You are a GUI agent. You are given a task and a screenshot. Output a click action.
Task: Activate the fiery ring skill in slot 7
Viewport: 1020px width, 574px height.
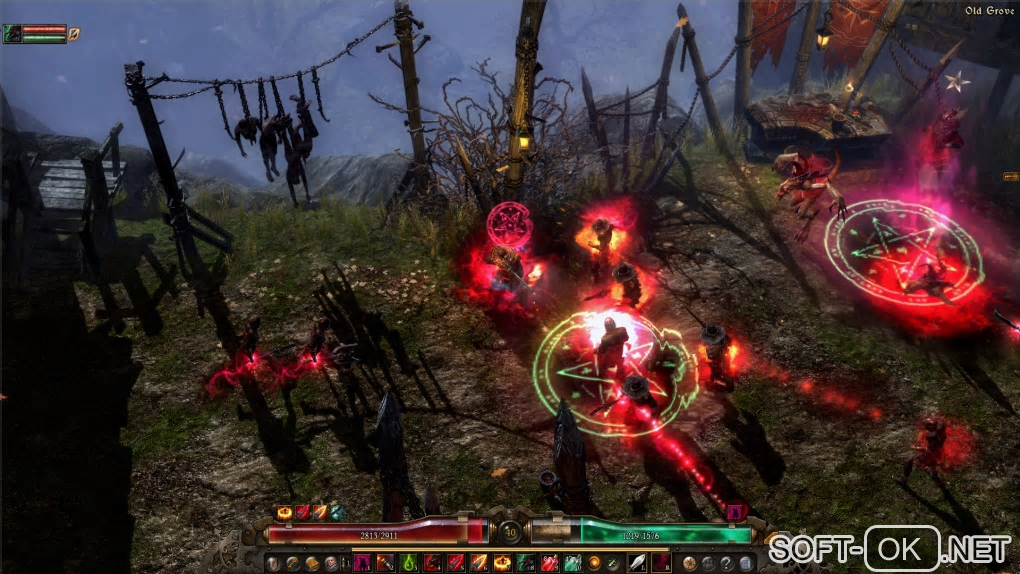pyautogui.click(x=502, y=562)
